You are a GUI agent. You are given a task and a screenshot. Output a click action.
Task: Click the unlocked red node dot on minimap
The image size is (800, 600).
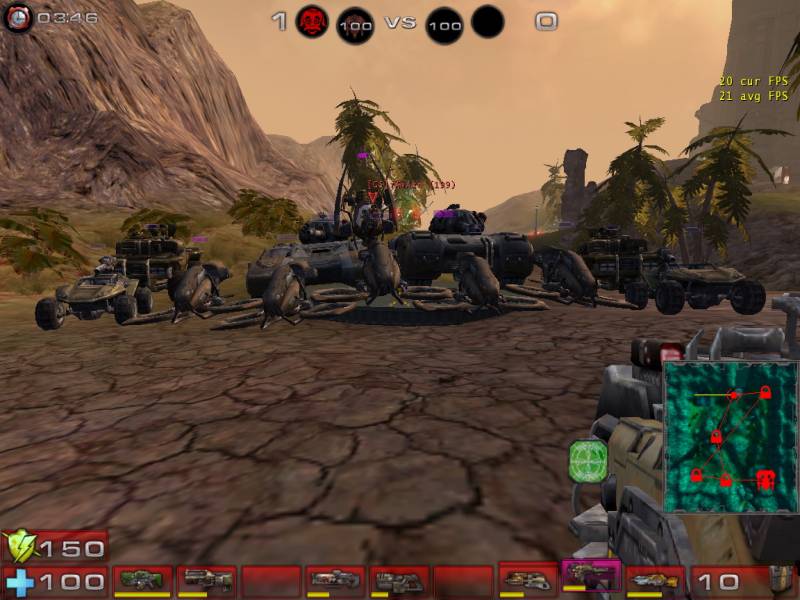733,395
